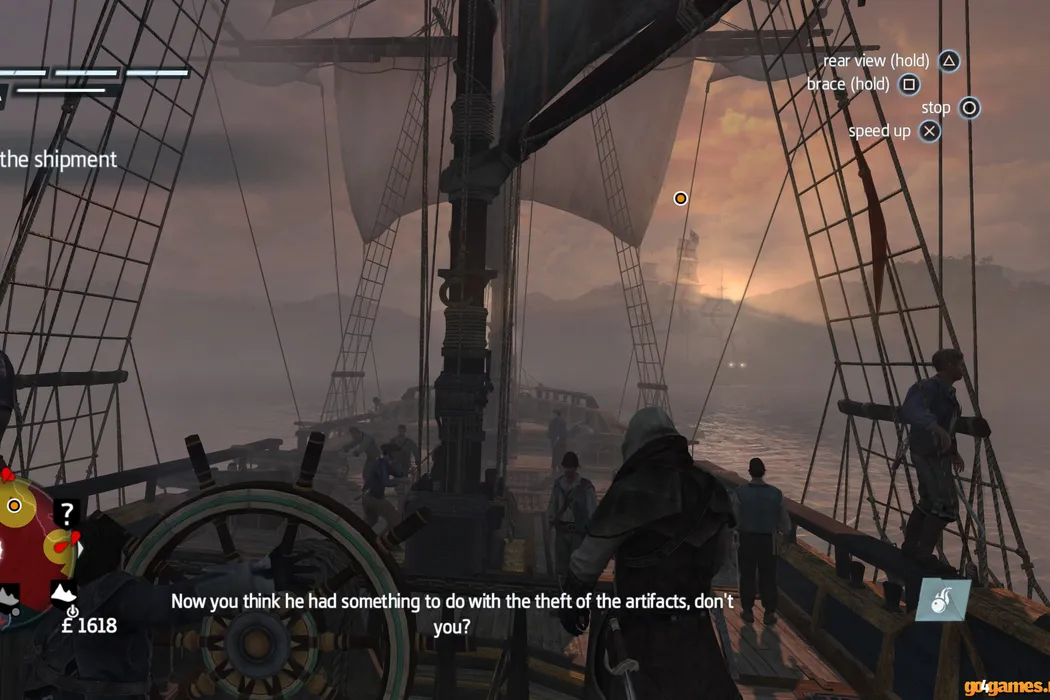
Task: Select the orange objective dot on the minimap
Action: click(x=14, y=506)
